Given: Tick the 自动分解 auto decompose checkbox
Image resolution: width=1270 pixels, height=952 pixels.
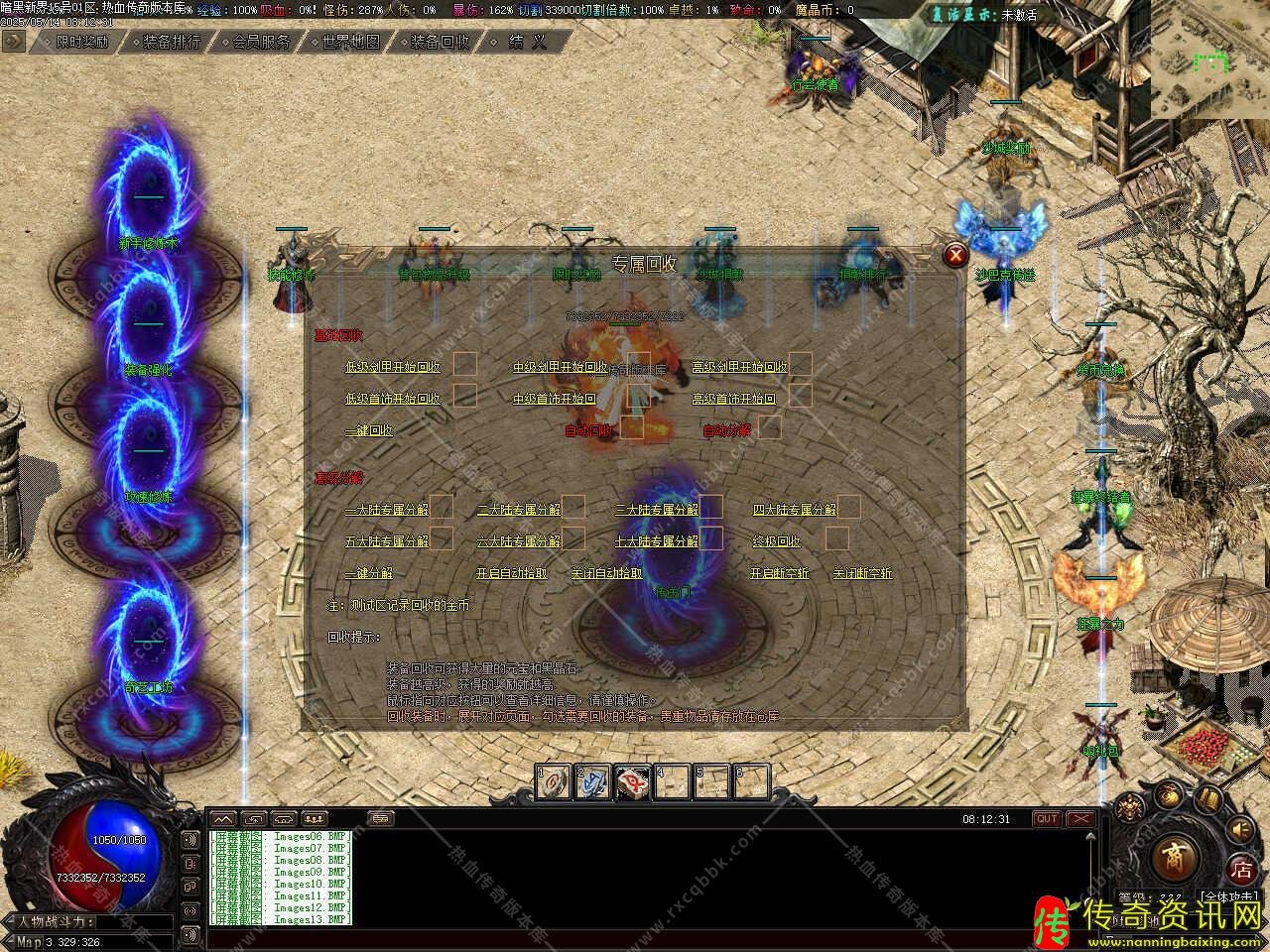Looking at the screenshot, I should (769, 428).
